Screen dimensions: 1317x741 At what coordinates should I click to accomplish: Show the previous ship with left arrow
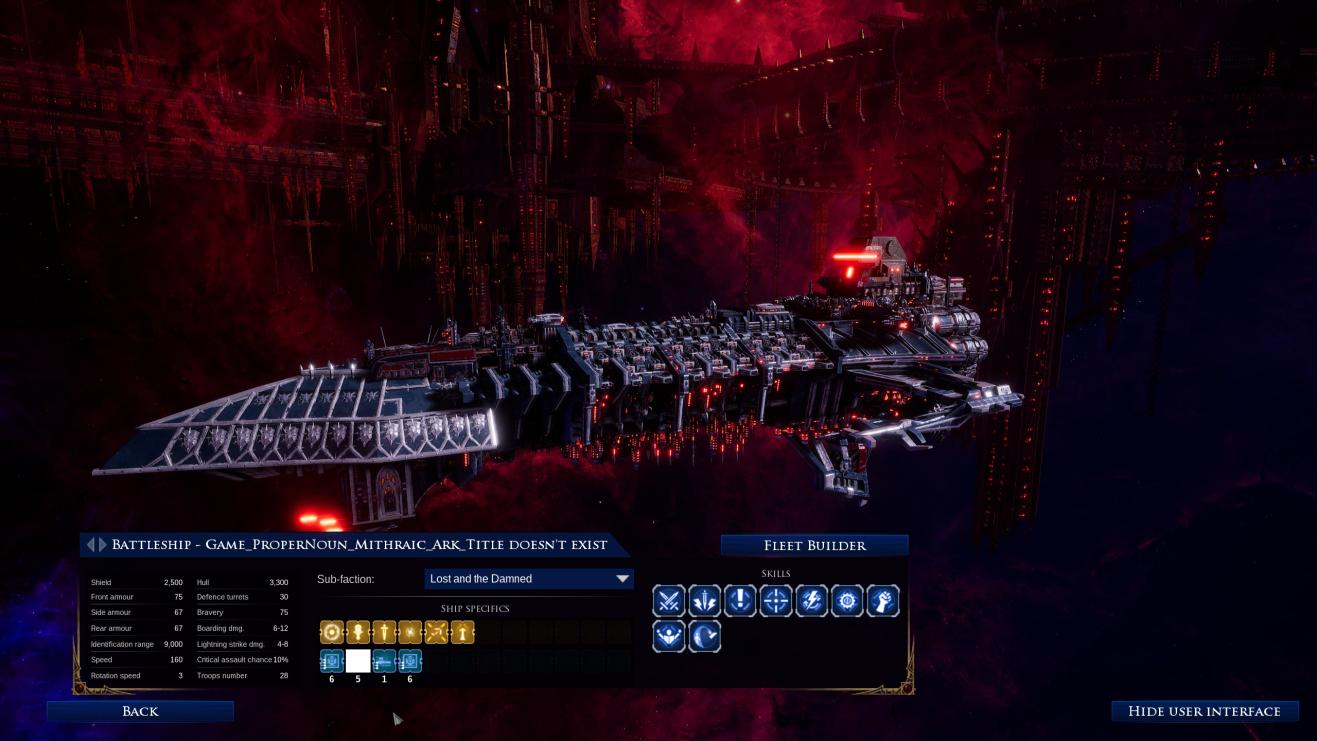pos(90,545)
